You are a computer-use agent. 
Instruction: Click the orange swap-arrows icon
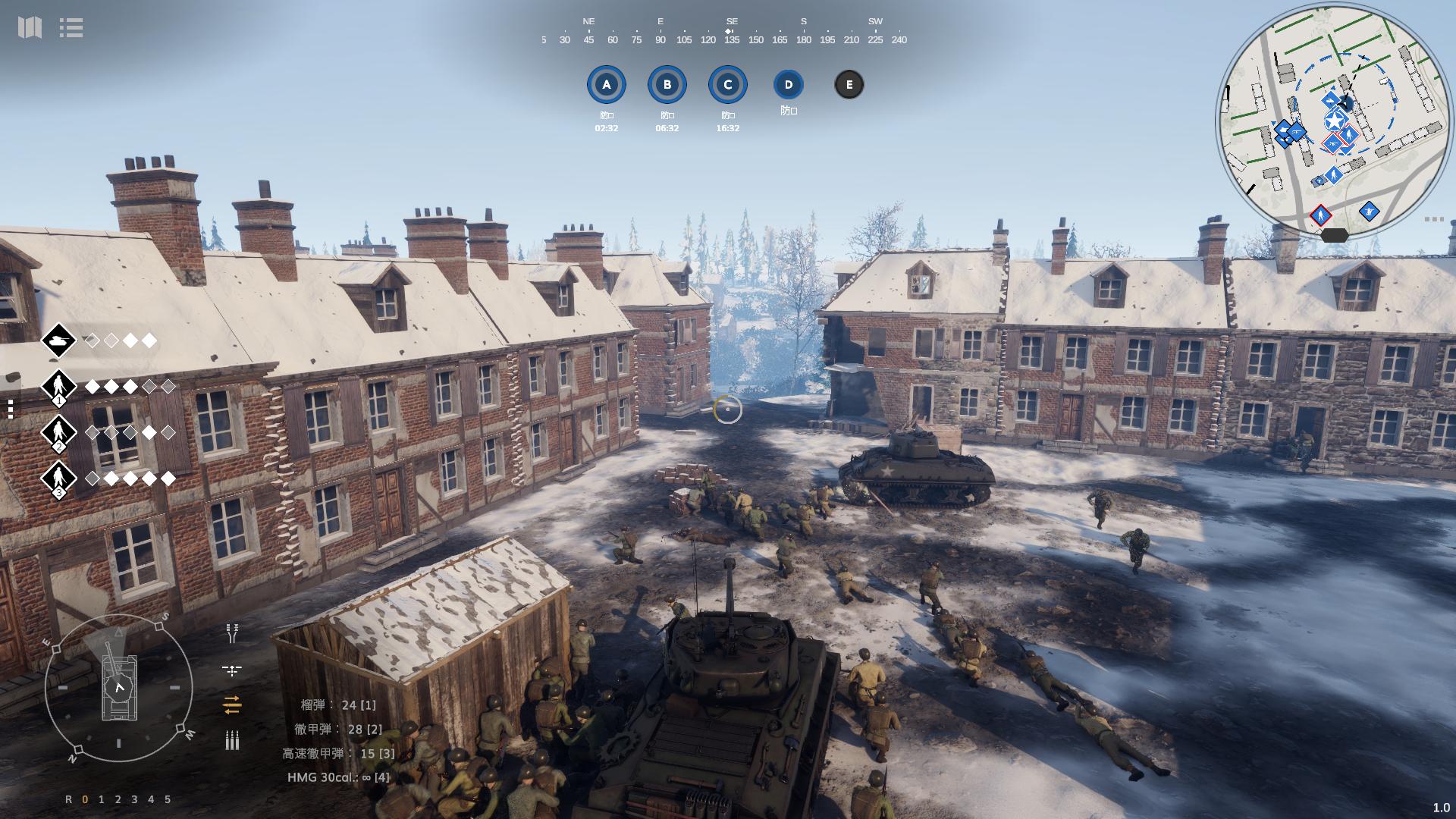coord(232,705)
